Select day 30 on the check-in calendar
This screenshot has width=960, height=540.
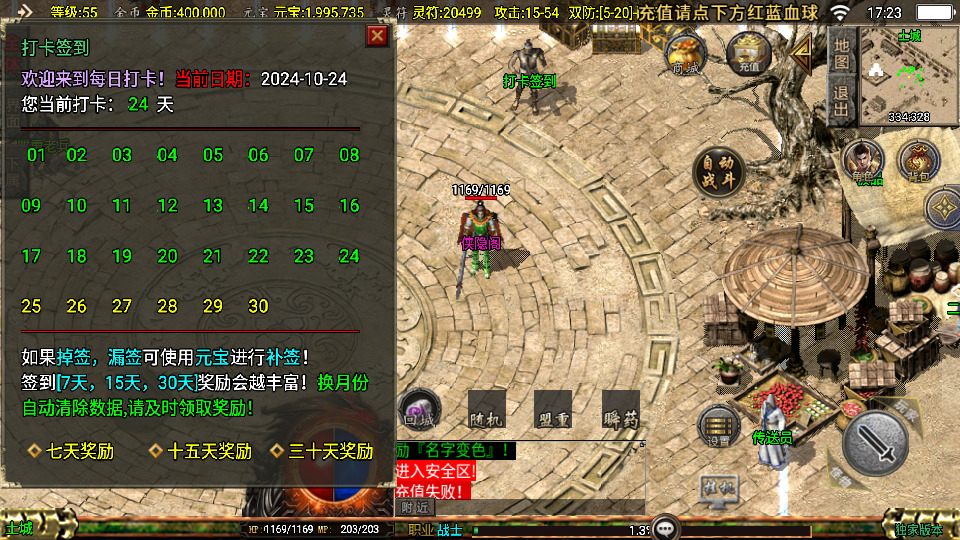click(258, 306)
